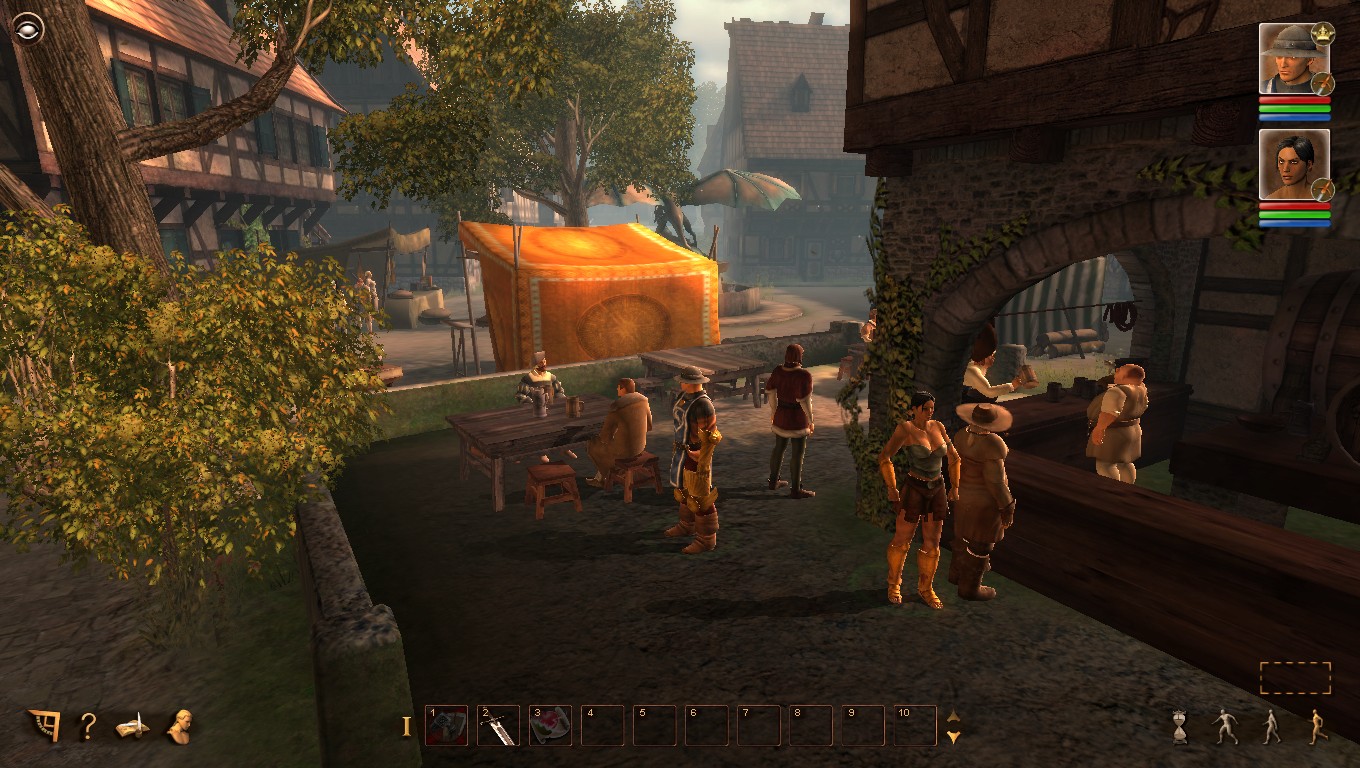Click empty quickbar slot 10
Viewport: 1360px width, 768px height.
(913, 727)
